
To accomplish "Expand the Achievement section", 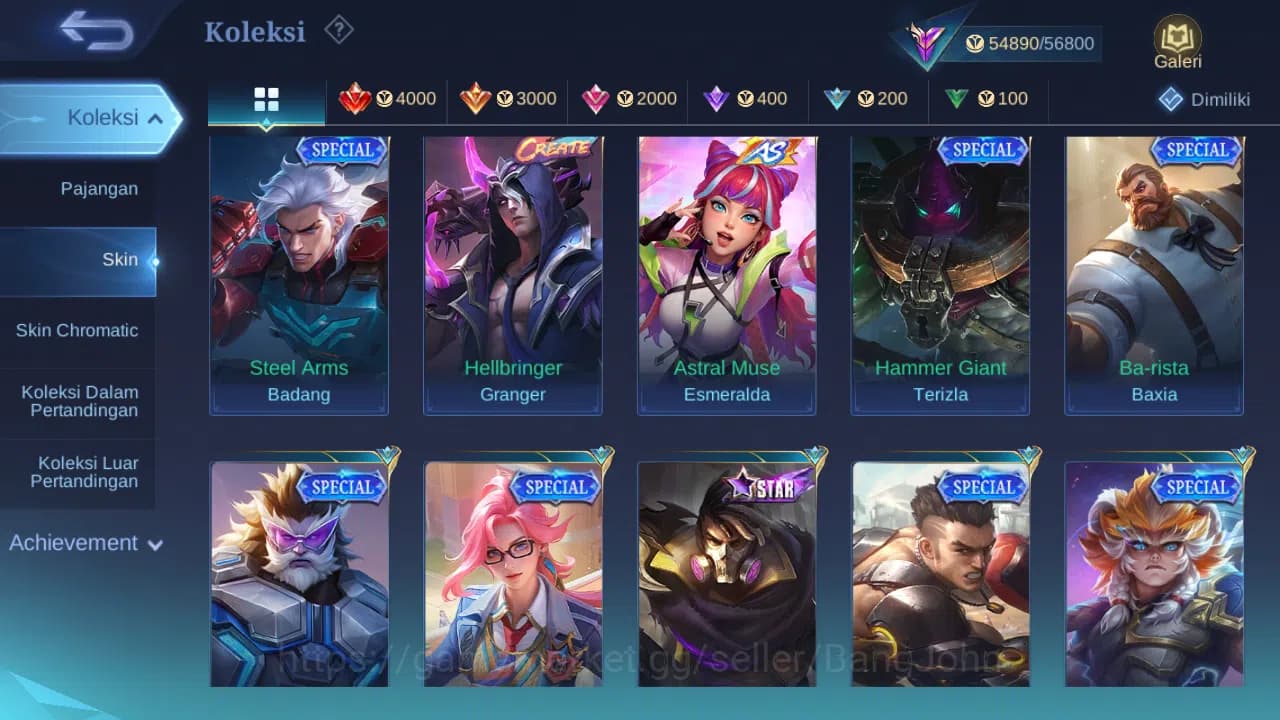I will point(84,543).
